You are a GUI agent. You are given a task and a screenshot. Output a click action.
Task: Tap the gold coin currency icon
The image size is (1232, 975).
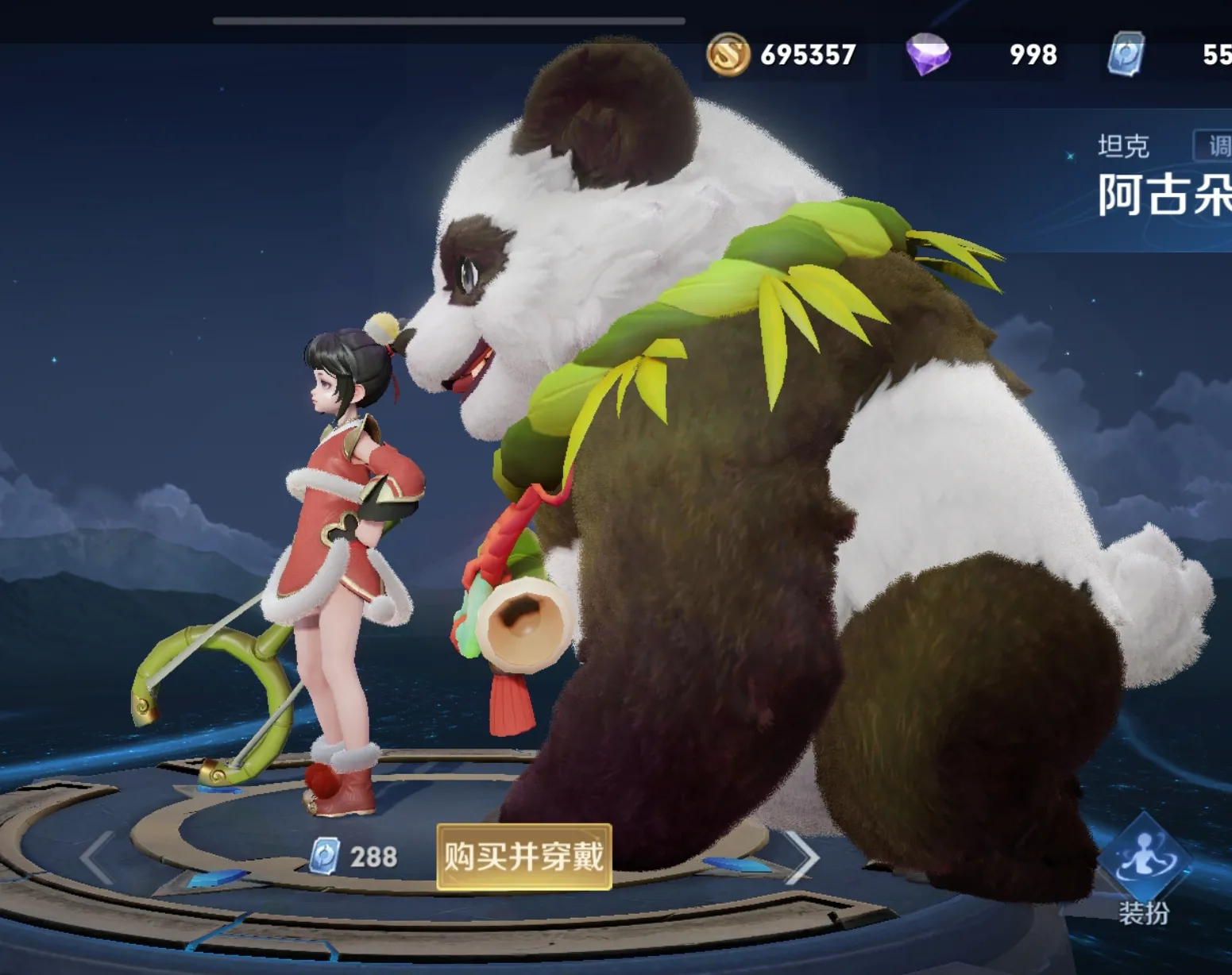728,55
